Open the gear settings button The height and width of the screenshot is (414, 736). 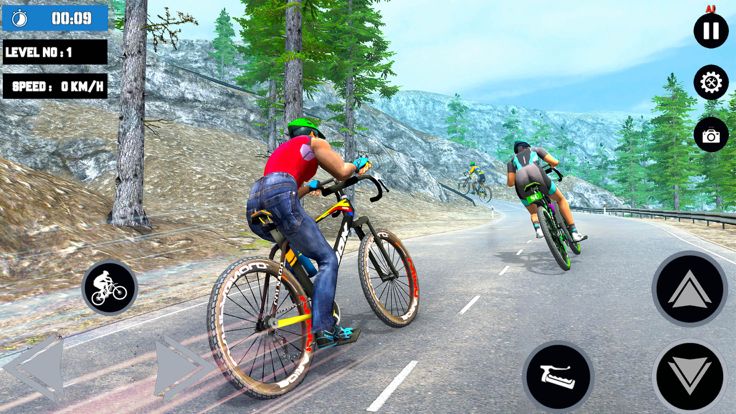[x=711, y=82]
